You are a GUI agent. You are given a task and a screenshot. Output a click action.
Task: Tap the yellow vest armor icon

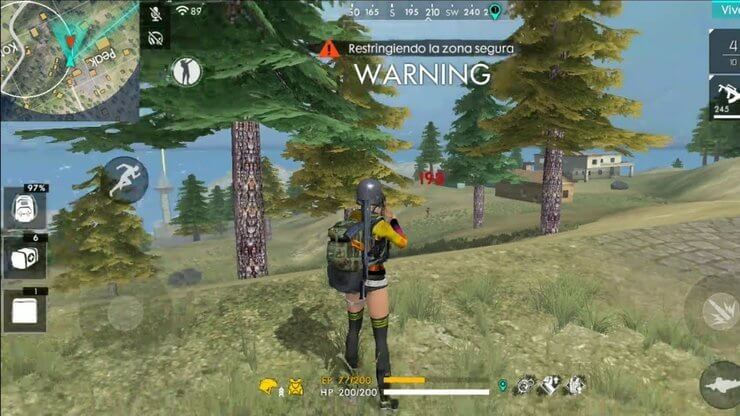[x=296, y=385]
